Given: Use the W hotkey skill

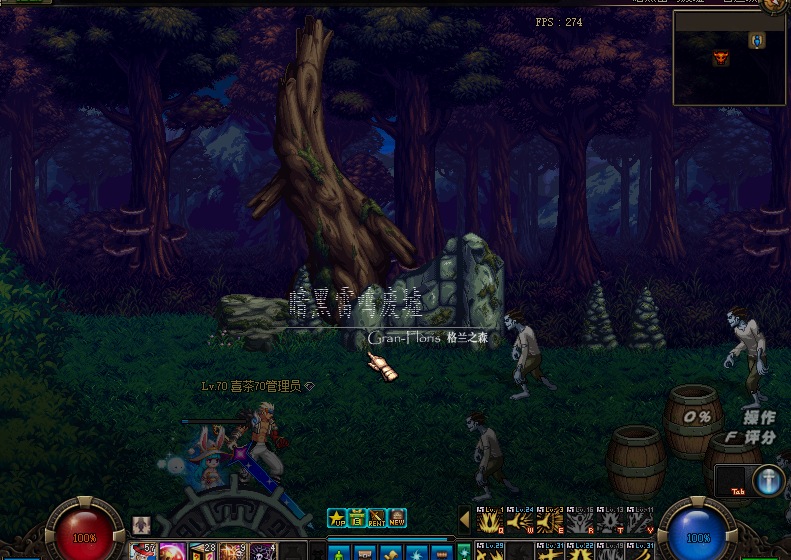Looking at the screenshot, I should pyautogui.click(x=519, y=521).
